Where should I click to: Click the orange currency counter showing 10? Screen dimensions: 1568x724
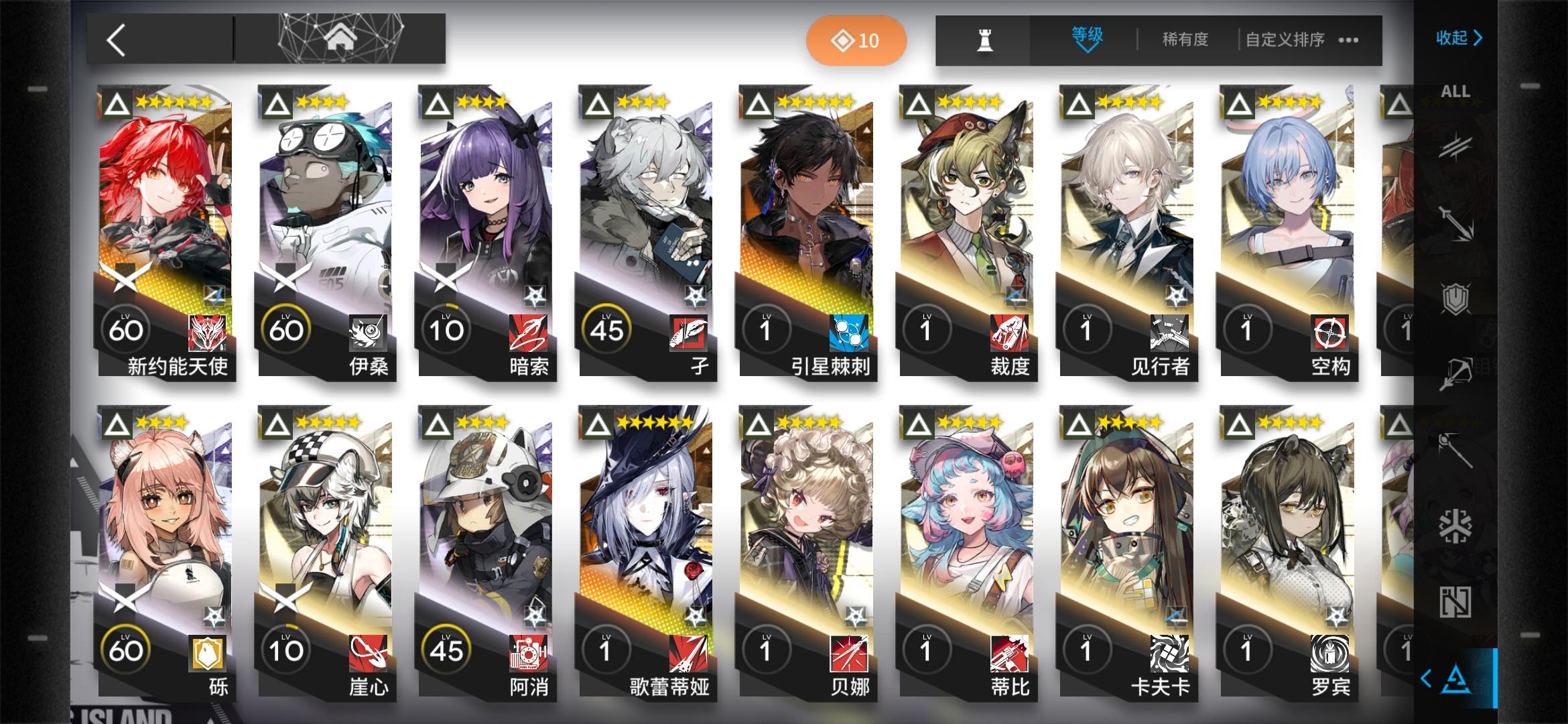coord(856,40)
